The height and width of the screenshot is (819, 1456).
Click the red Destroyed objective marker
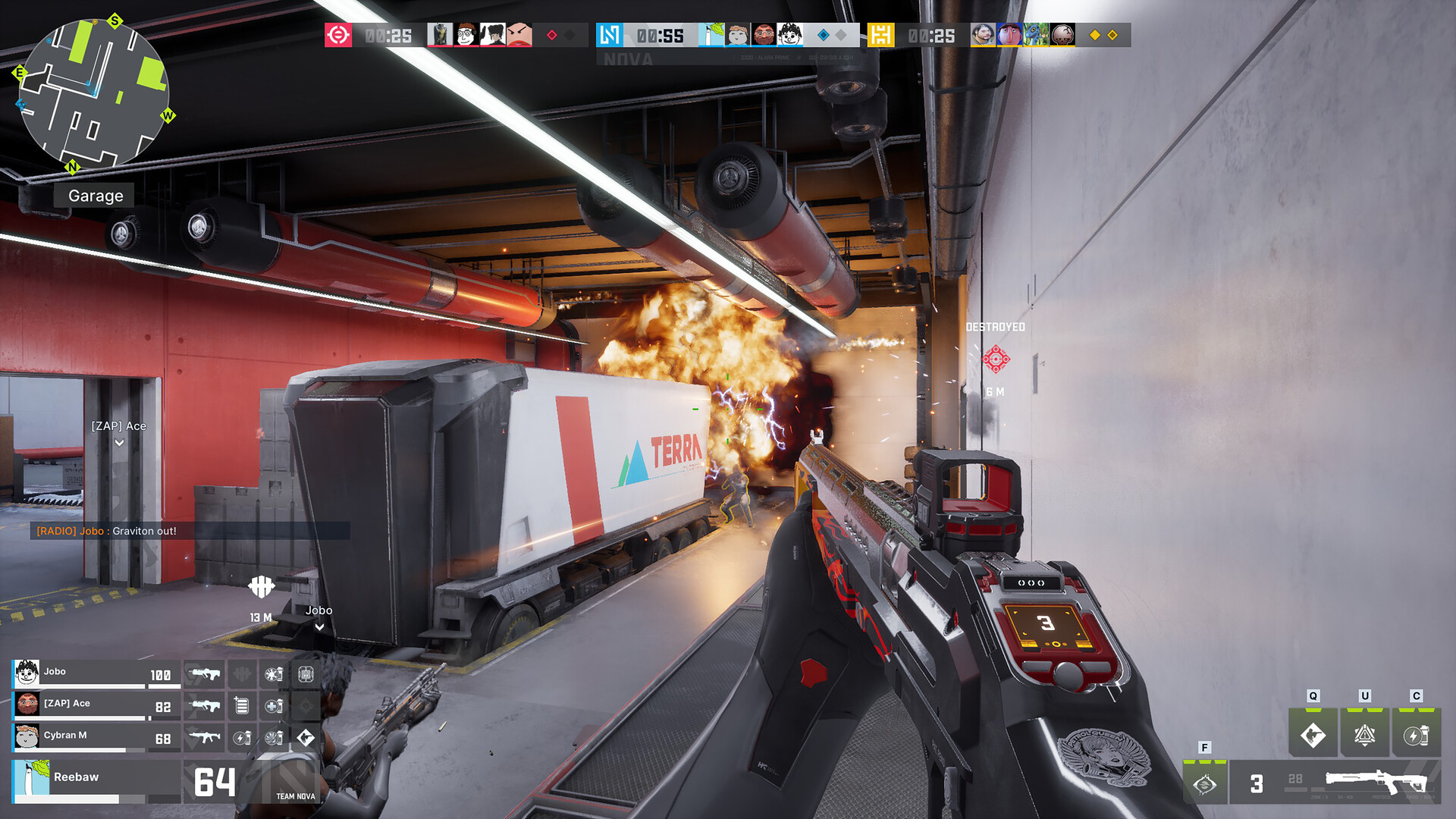pos(996,359)
